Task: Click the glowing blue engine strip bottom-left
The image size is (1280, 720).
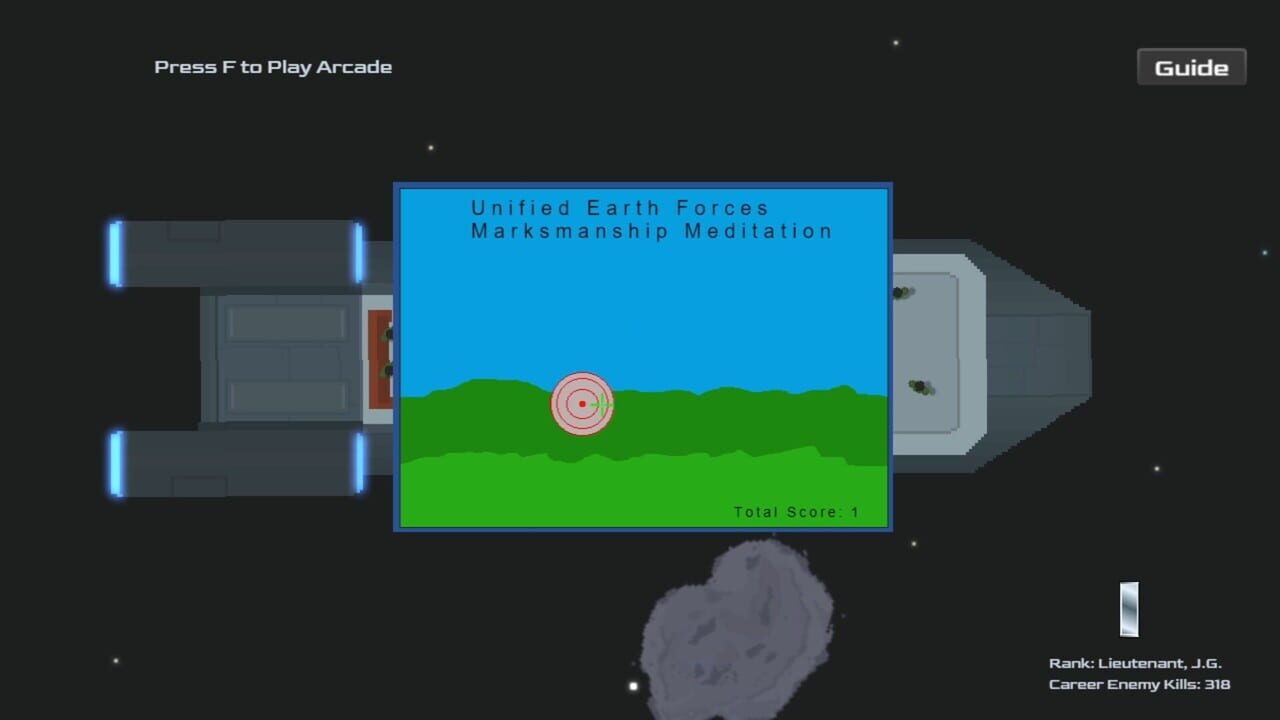Action: click(114, 460)
